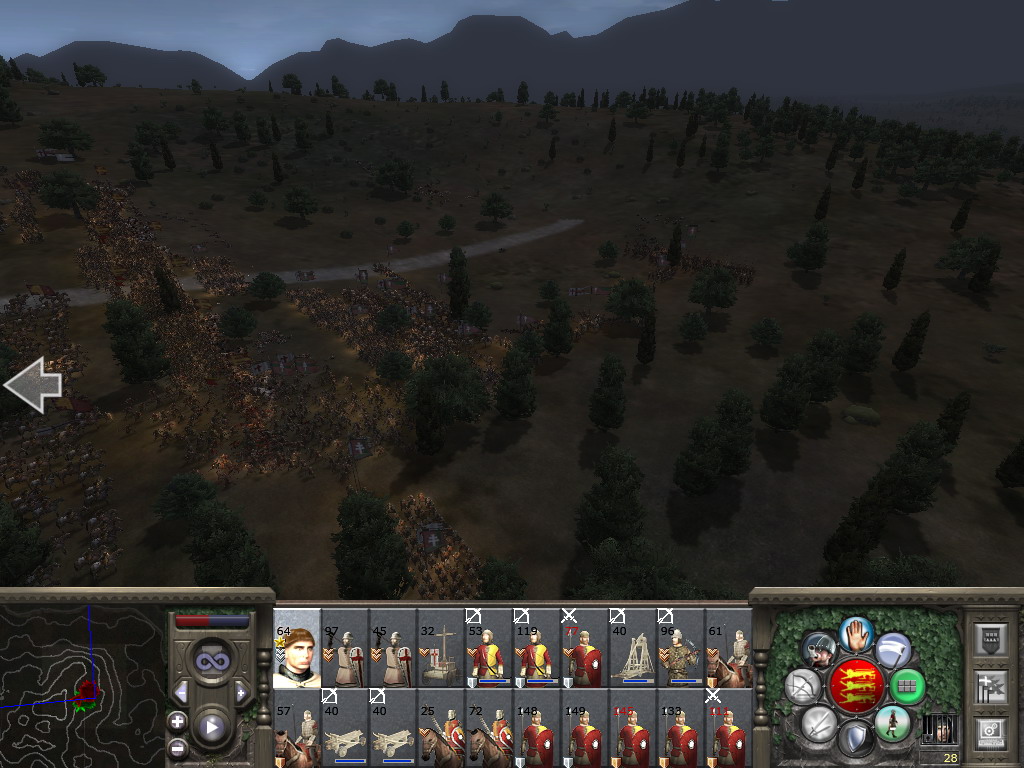Click the play button on speed panel
Viewport: 1024px width, 768px height.
click(x=212, y=727)
